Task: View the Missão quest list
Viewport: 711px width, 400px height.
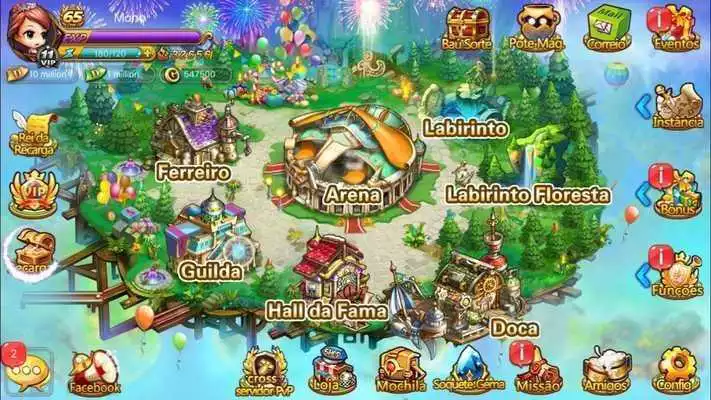Action: pyautogui.click(x=537, y=370)
